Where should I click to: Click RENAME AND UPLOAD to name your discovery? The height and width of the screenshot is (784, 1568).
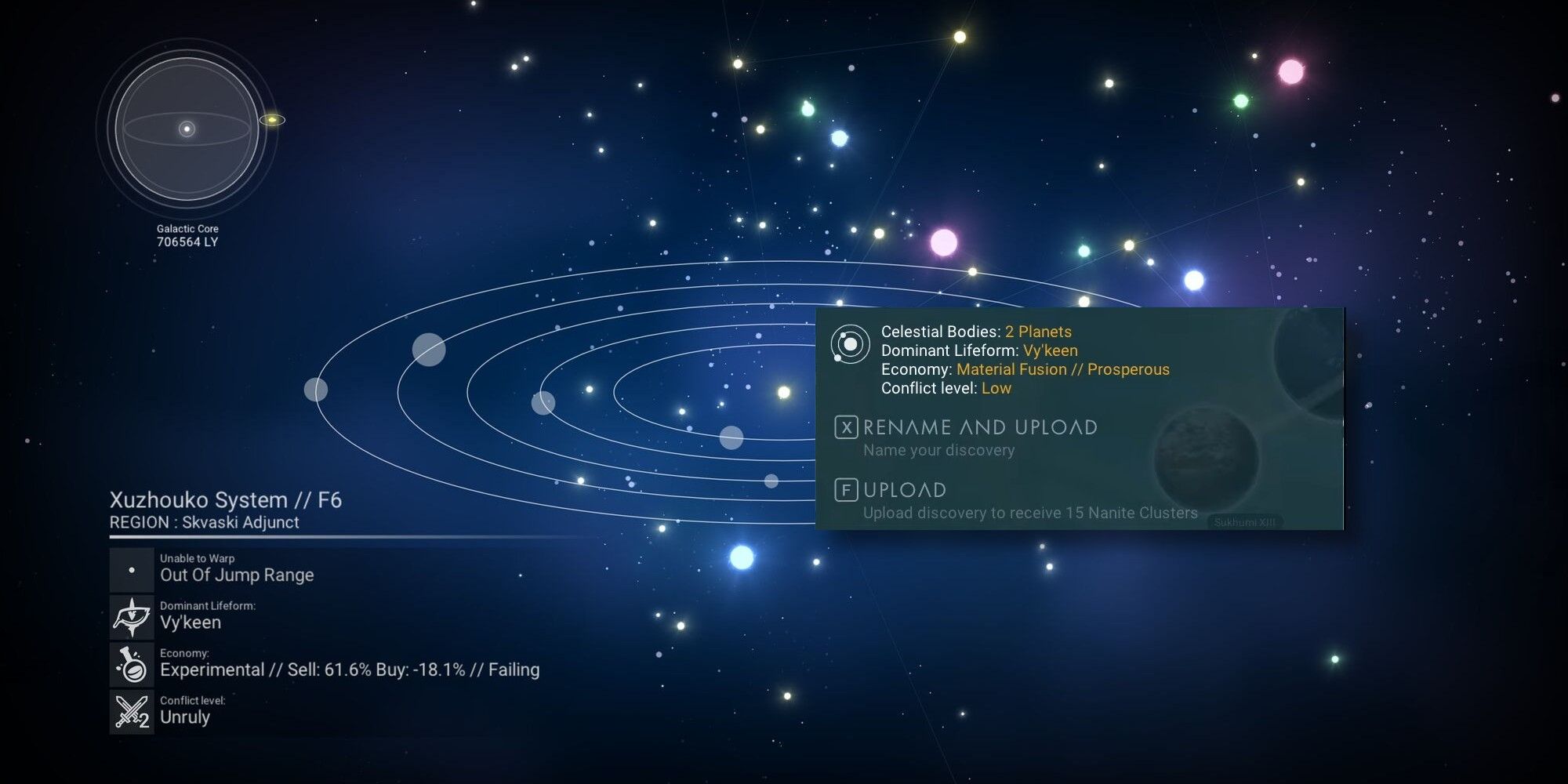point(979,428)
